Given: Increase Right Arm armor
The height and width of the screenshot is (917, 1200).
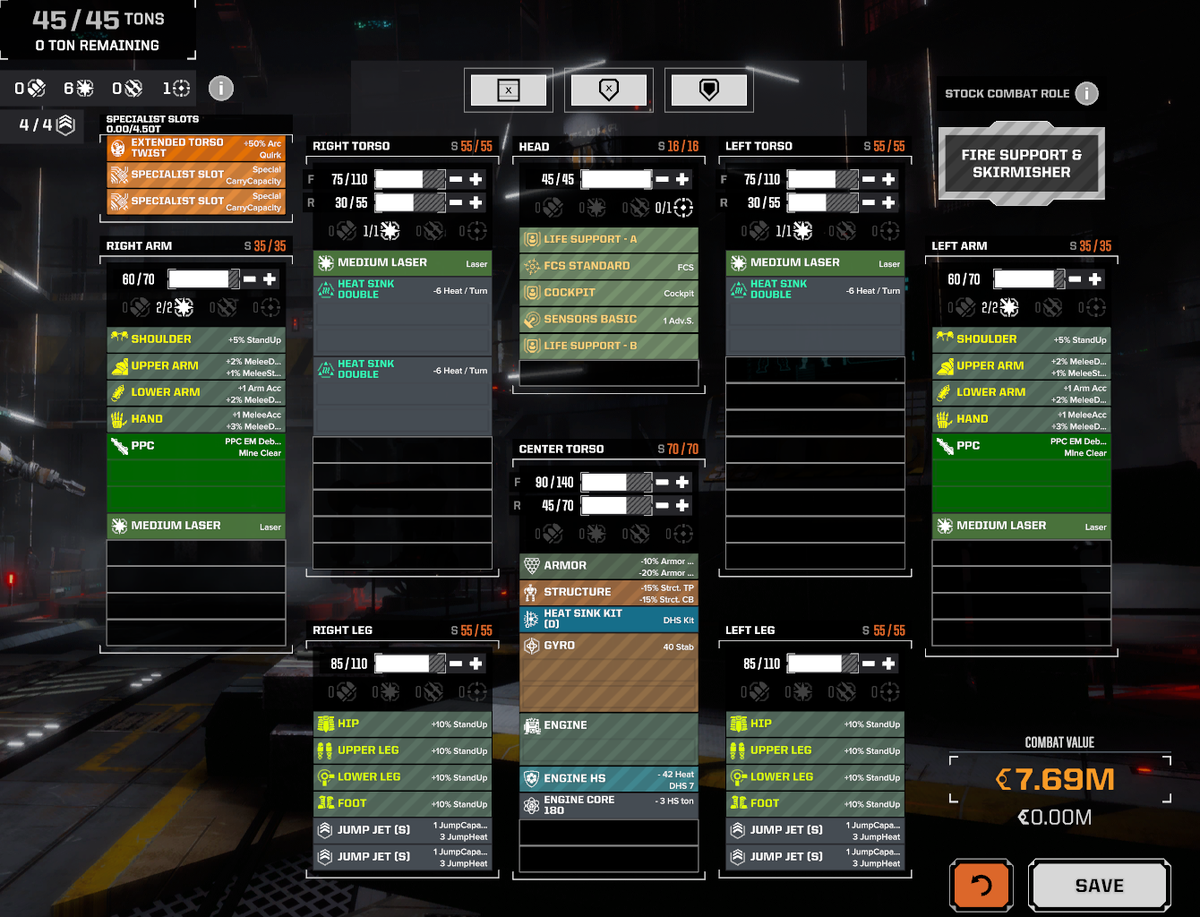Looking at the screenshot, I should pos(269,280).
